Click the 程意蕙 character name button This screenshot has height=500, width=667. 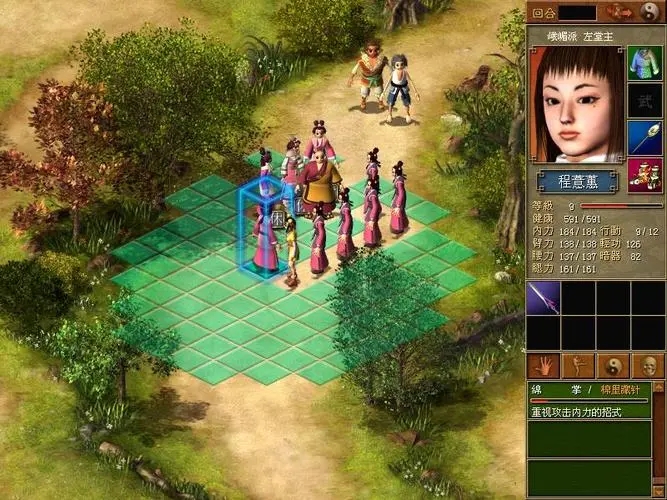tap(576, 181)
